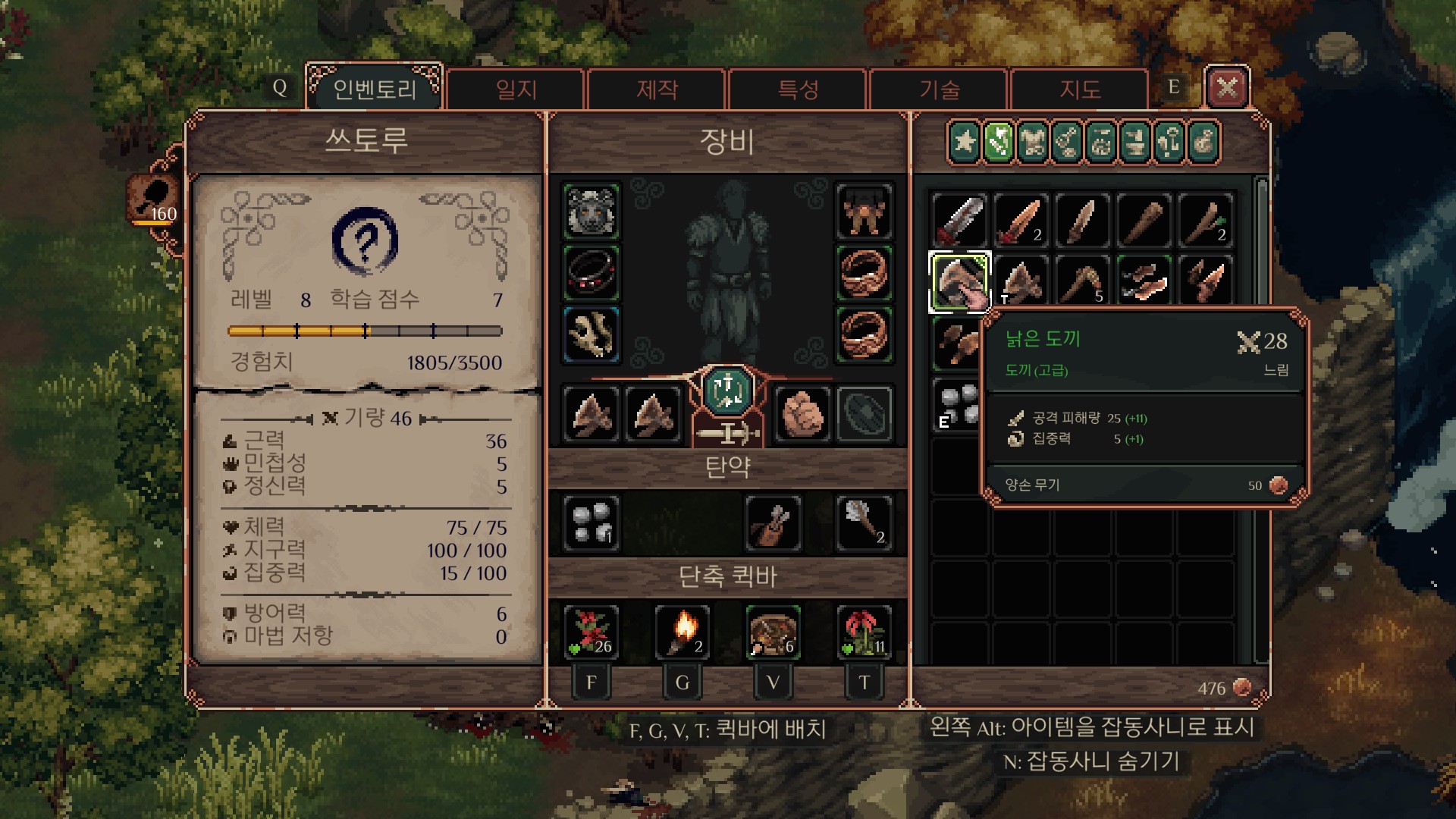Select the chest armor equipment slot

(864, 211)
